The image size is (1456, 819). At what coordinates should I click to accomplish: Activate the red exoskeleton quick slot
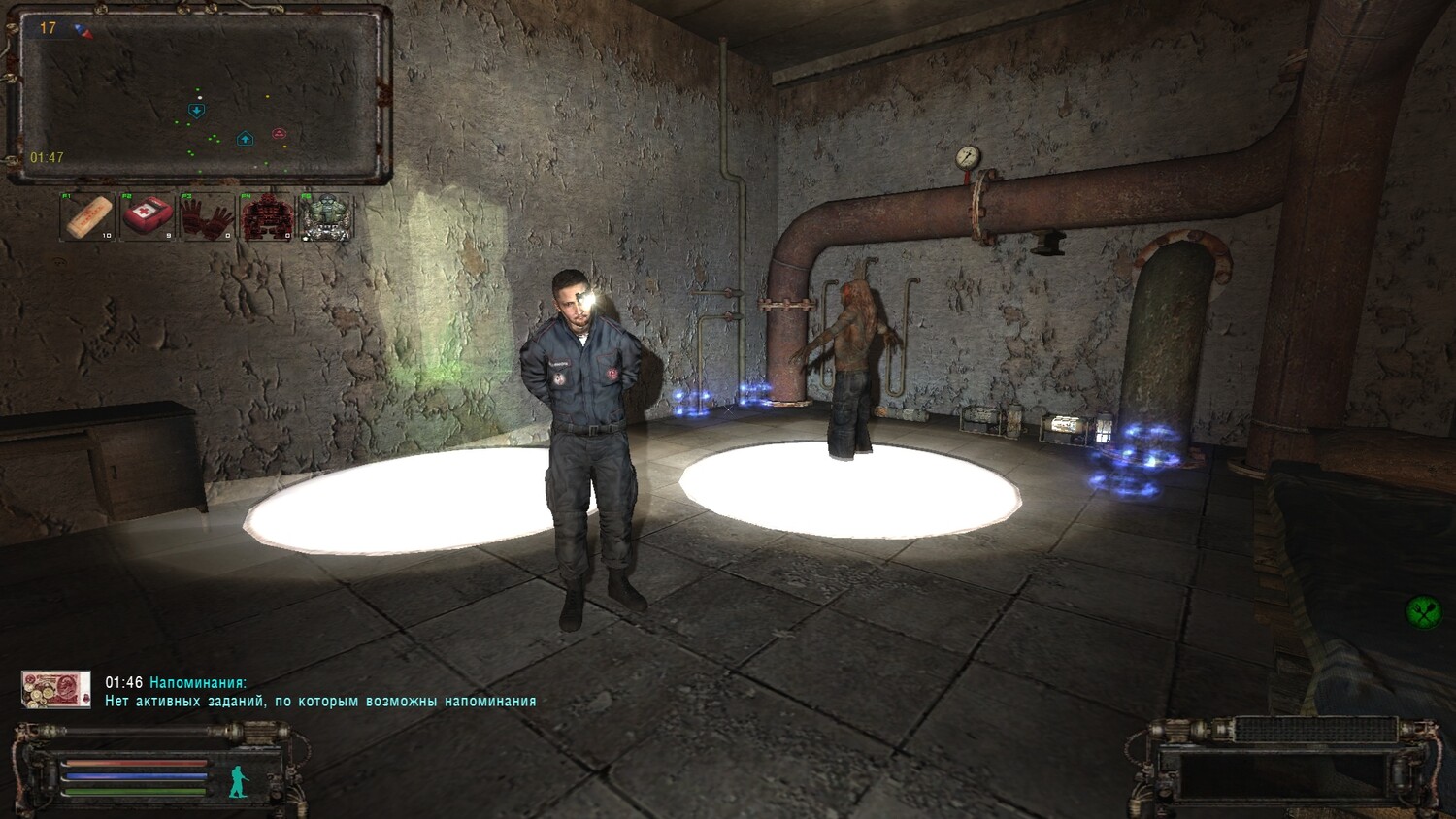(266, 216)
